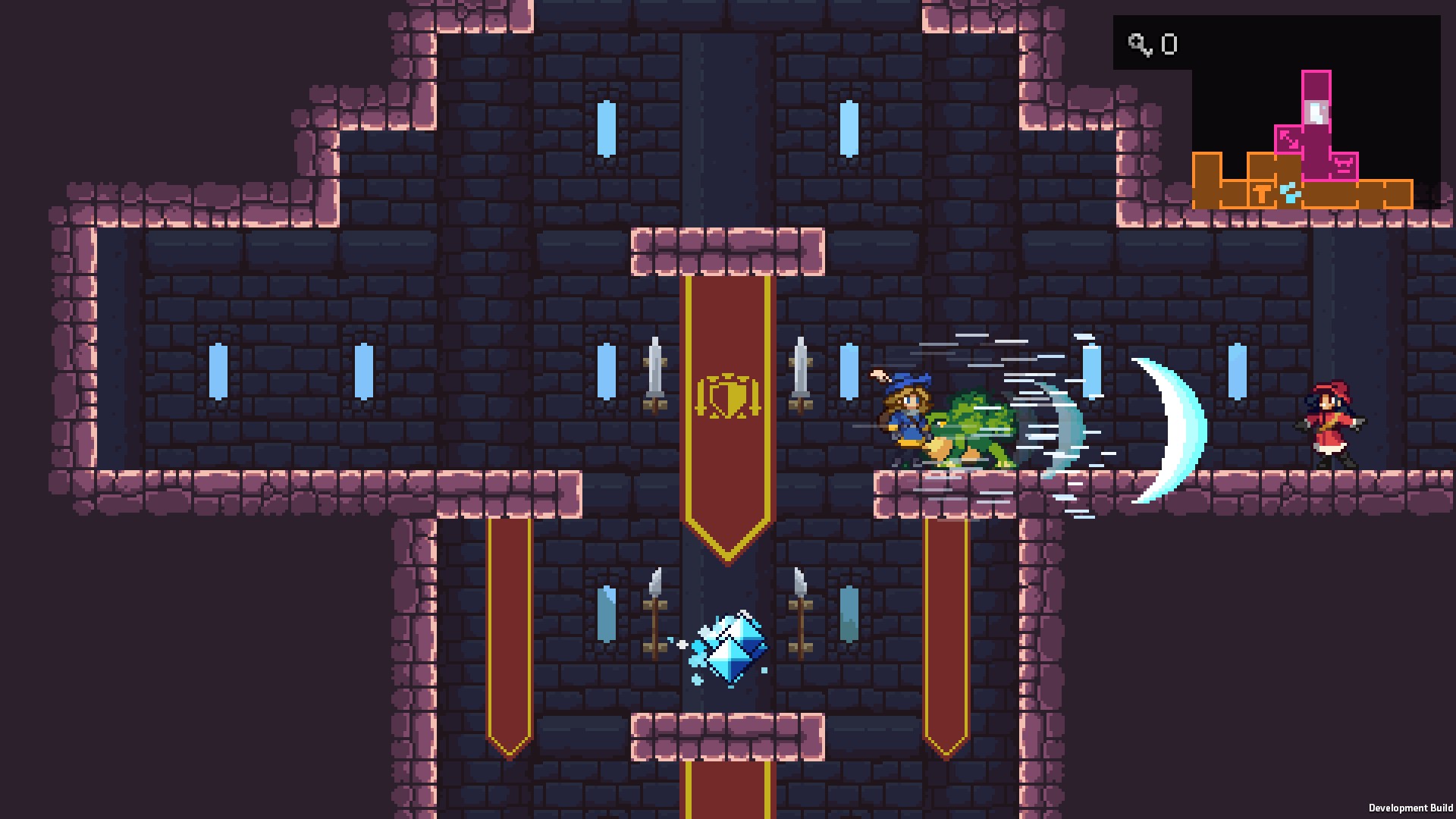The image size is (1456, 819).
Task: Click the key counter icon in the HUD
Action: 1139,44
